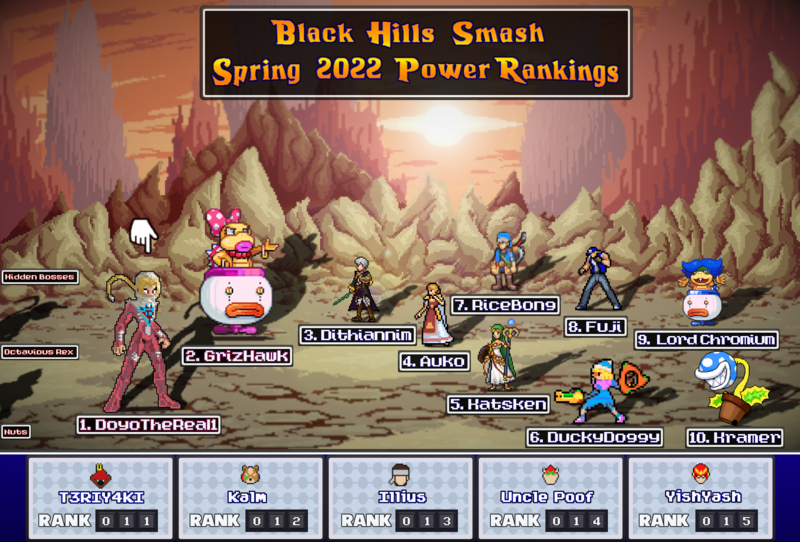800x542 pixels.
Task: Select the 5. Hatsken name label
Action: (x=498, y=404)
